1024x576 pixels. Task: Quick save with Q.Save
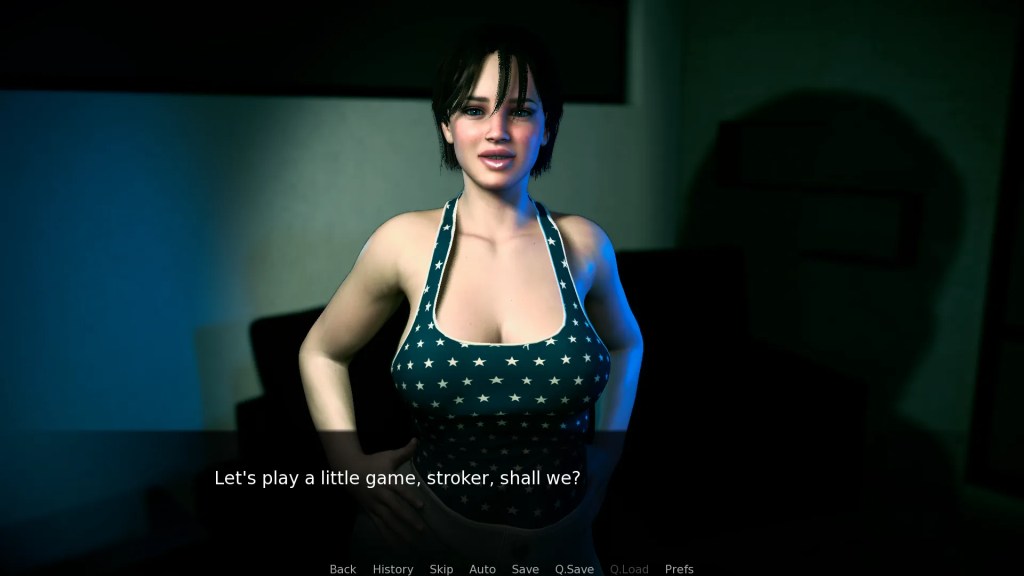point(574,569)
